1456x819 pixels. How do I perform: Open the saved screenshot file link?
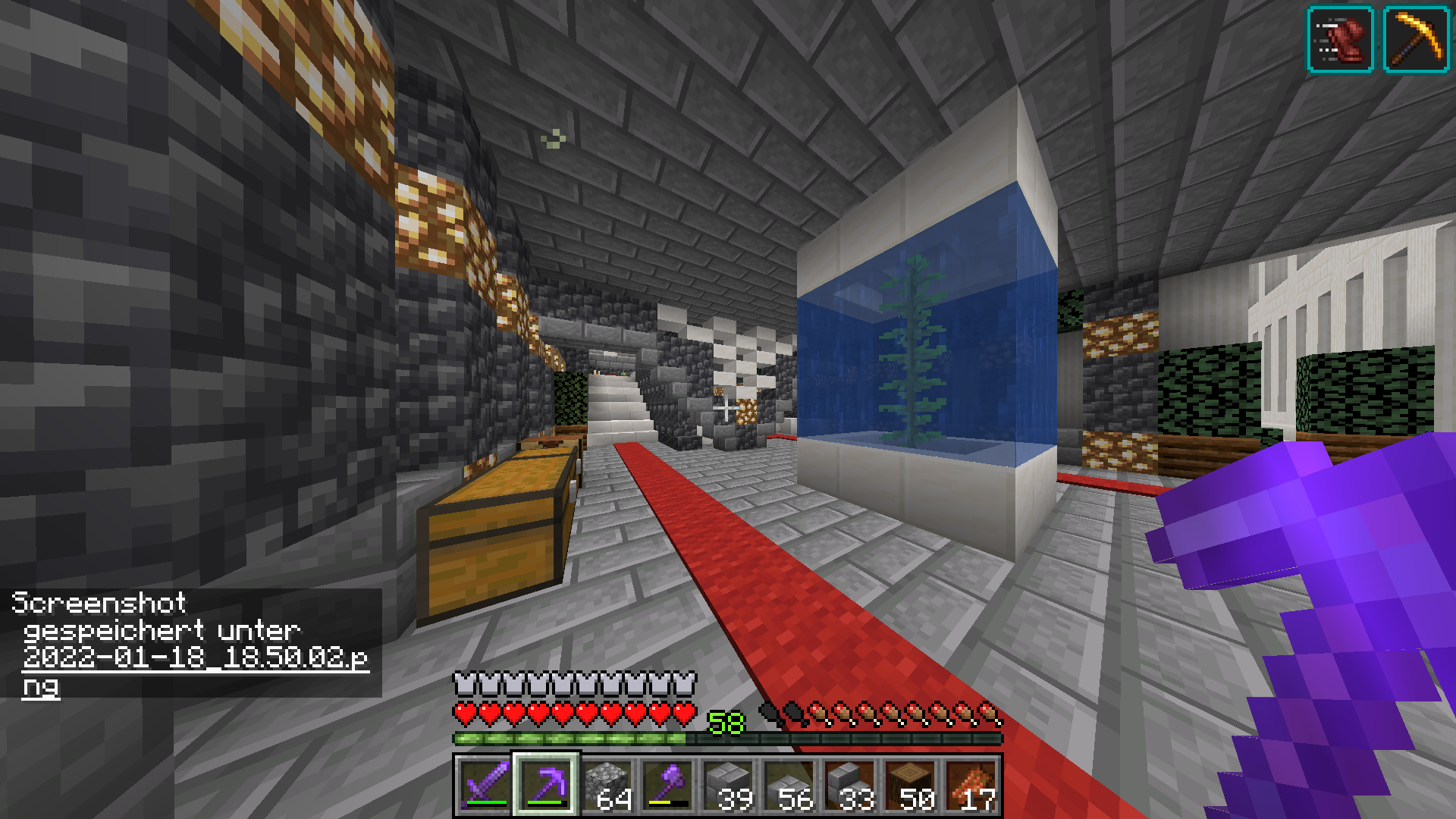195,657
